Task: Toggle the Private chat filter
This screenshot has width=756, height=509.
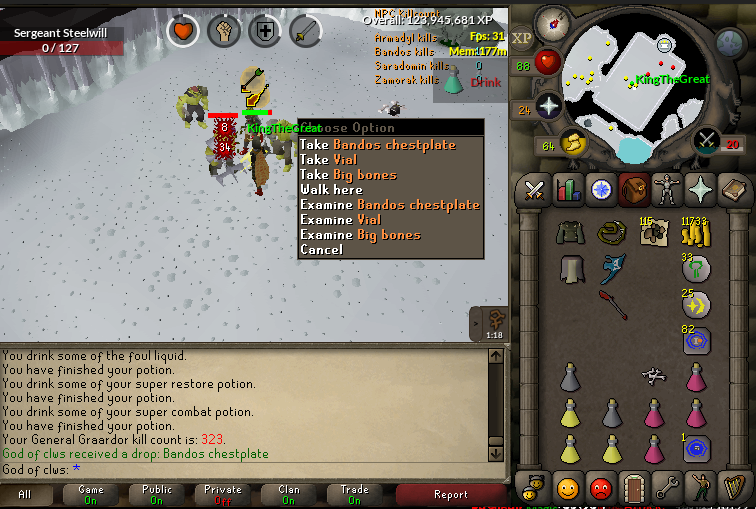Action: (222, 494)
